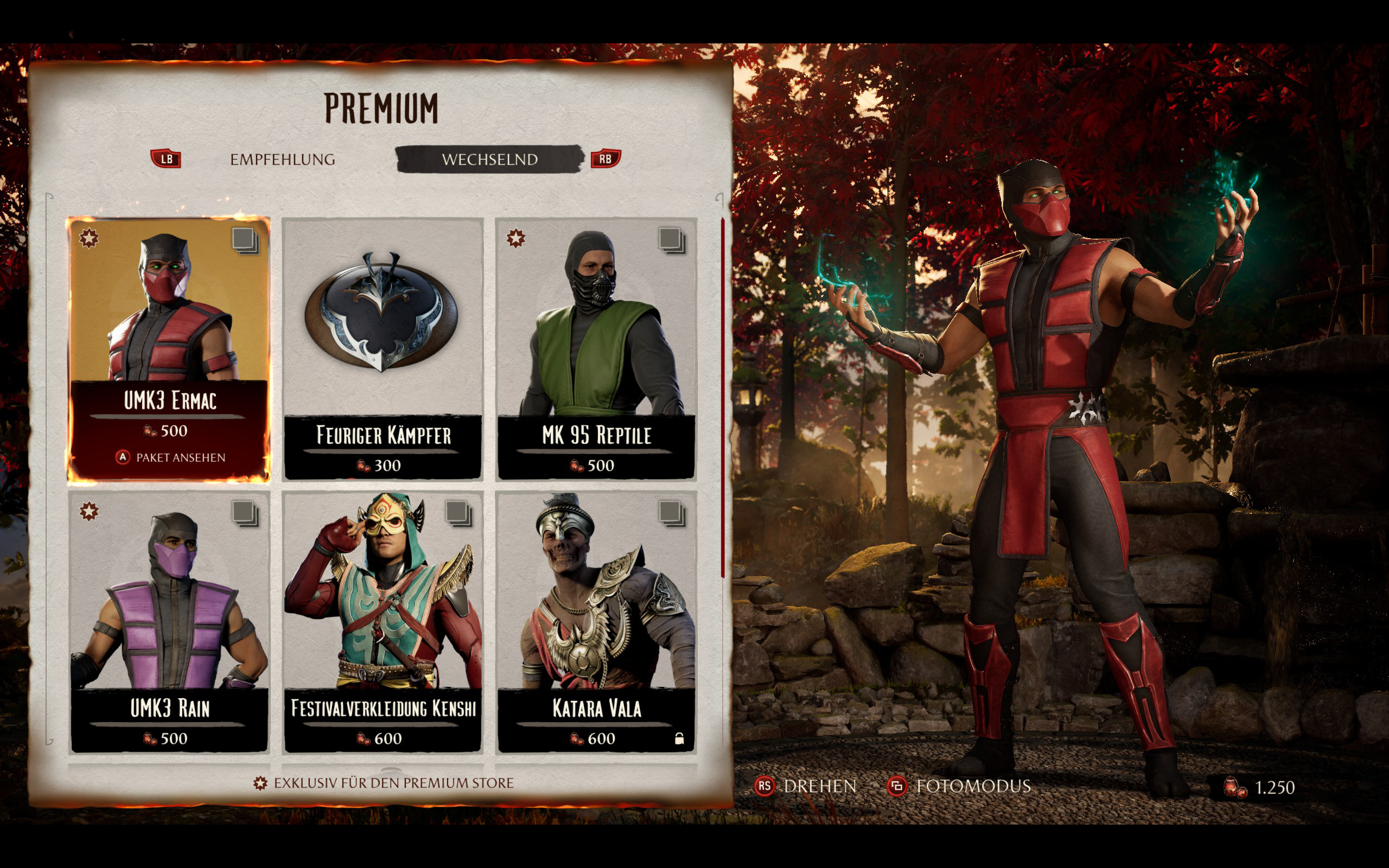Select the Wechselnd tab

pos(489,159)
